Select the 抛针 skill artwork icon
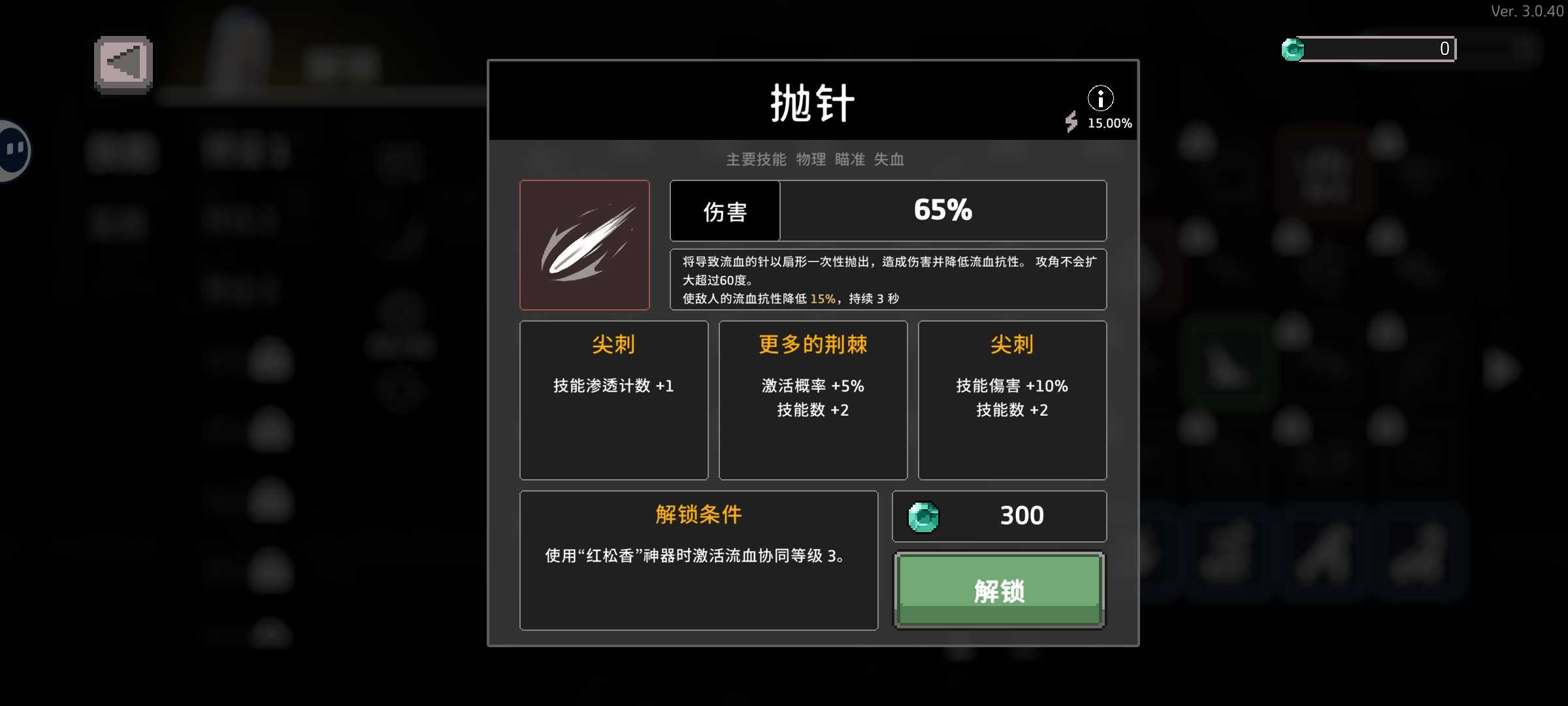 (x=585, y=244)
